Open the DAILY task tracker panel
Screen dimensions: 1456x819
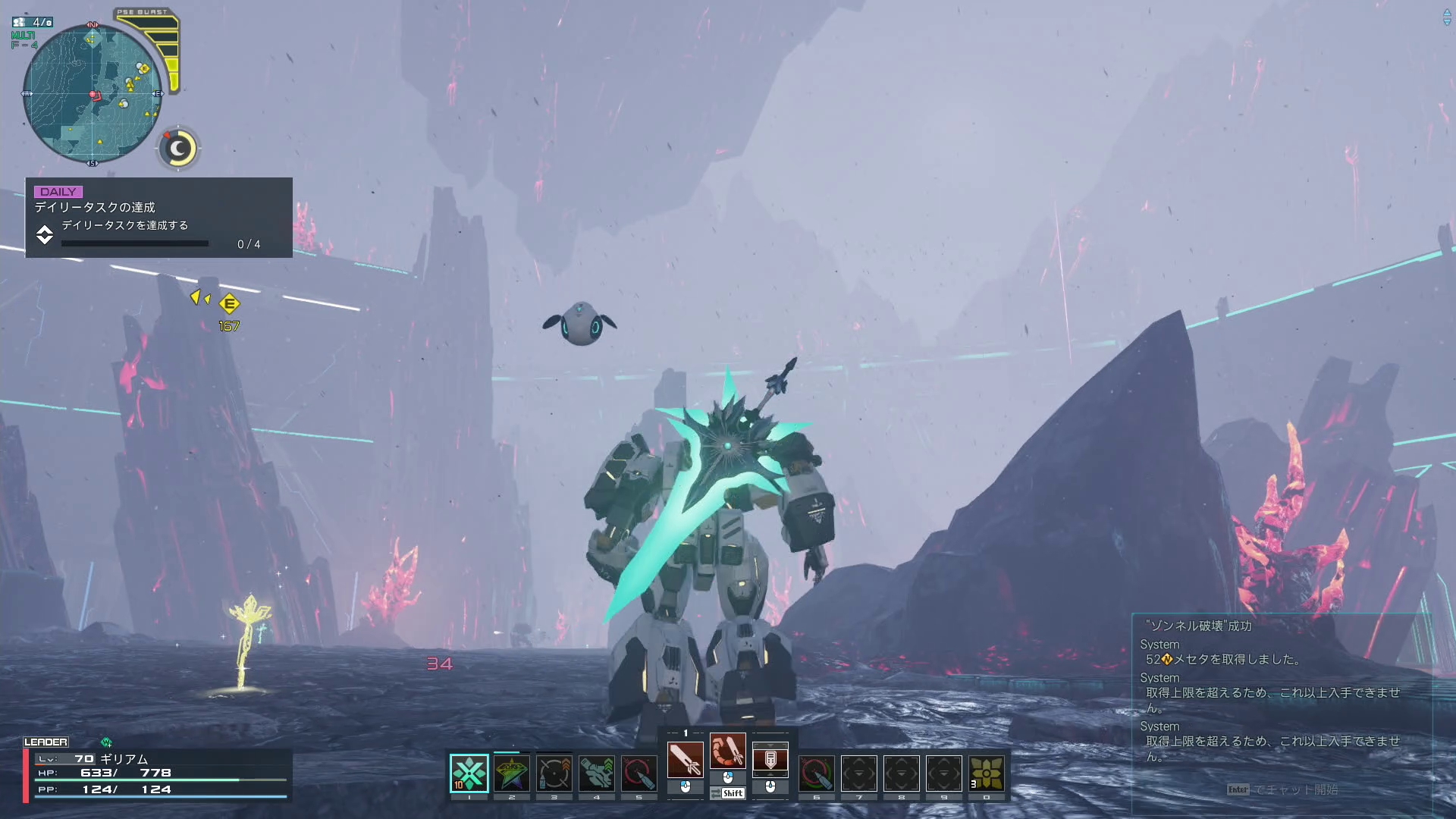coord(158,218)
